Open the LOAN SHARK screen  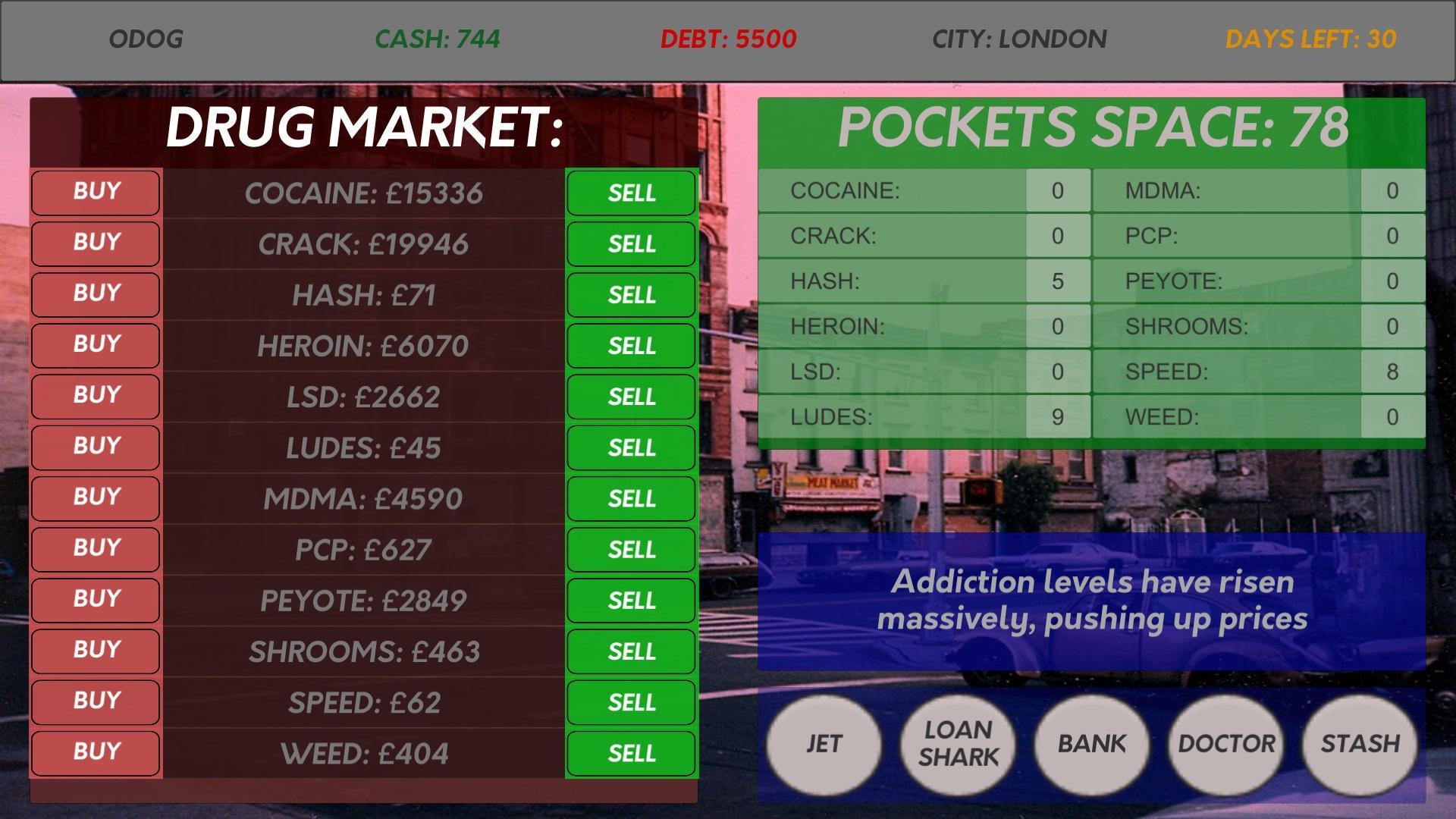coord(957,745)
